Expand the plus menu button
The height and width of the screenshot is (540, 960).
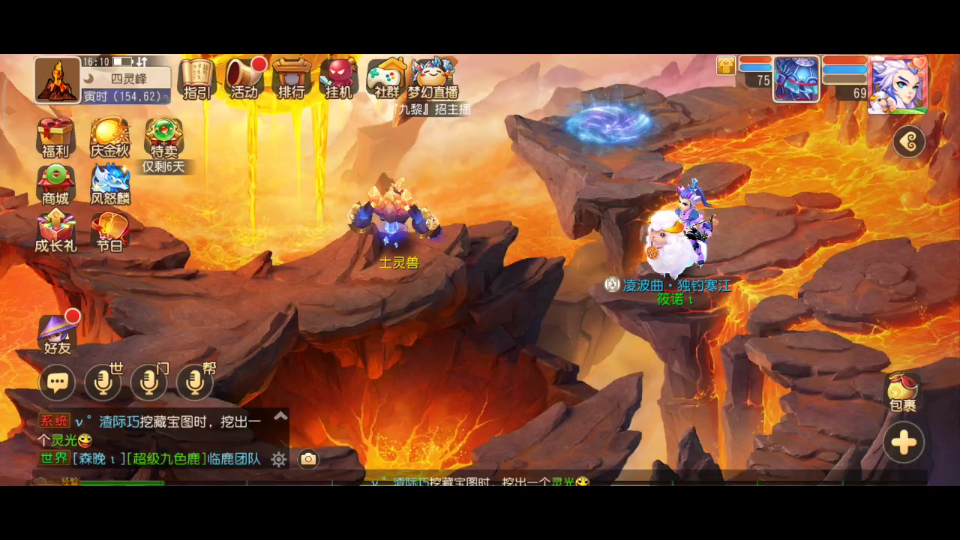point(904,442)
